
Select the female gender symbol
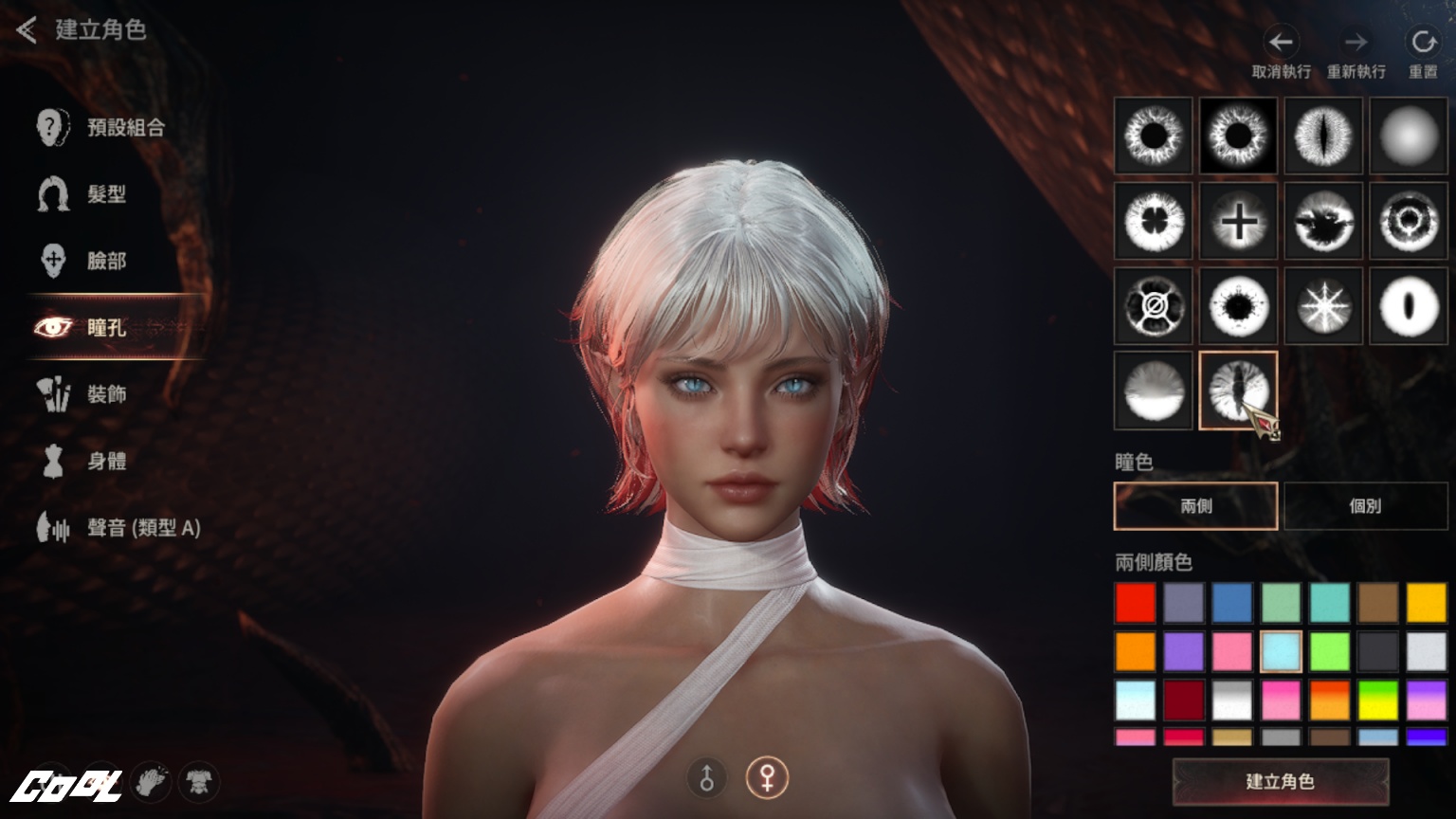coord(766,778)
